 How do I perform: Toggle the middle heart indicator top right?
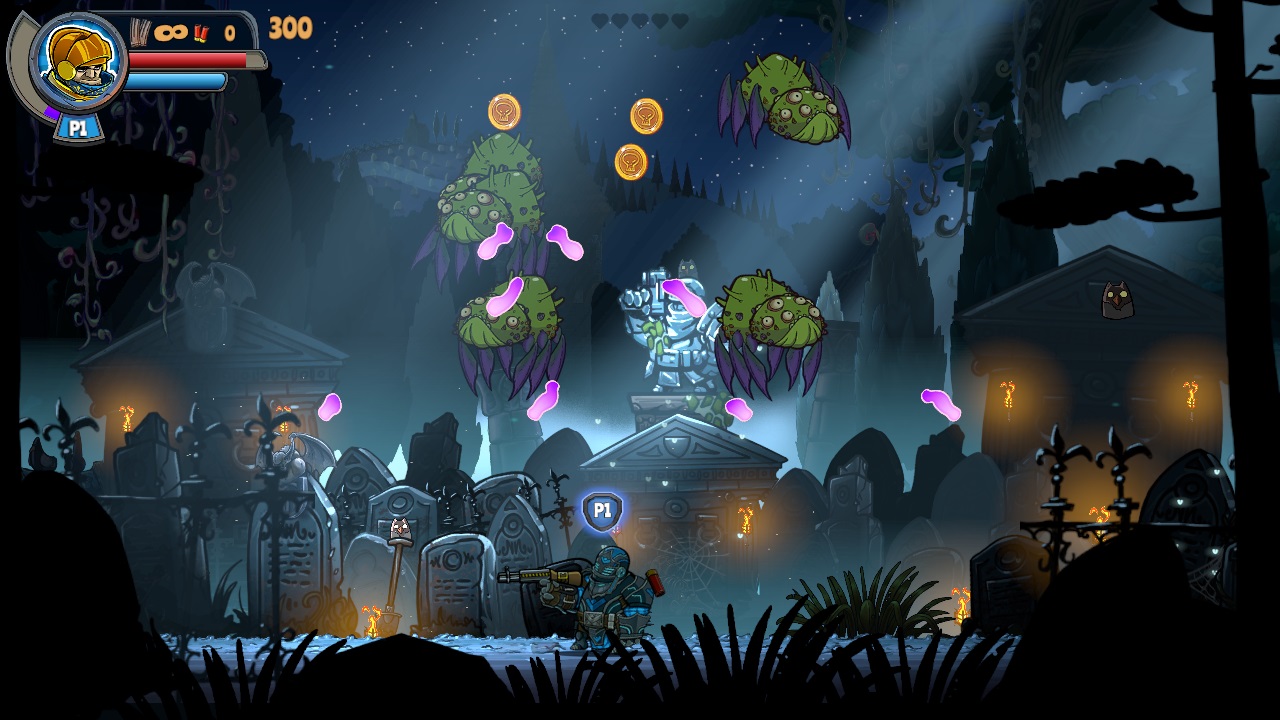tap(638, 18)
